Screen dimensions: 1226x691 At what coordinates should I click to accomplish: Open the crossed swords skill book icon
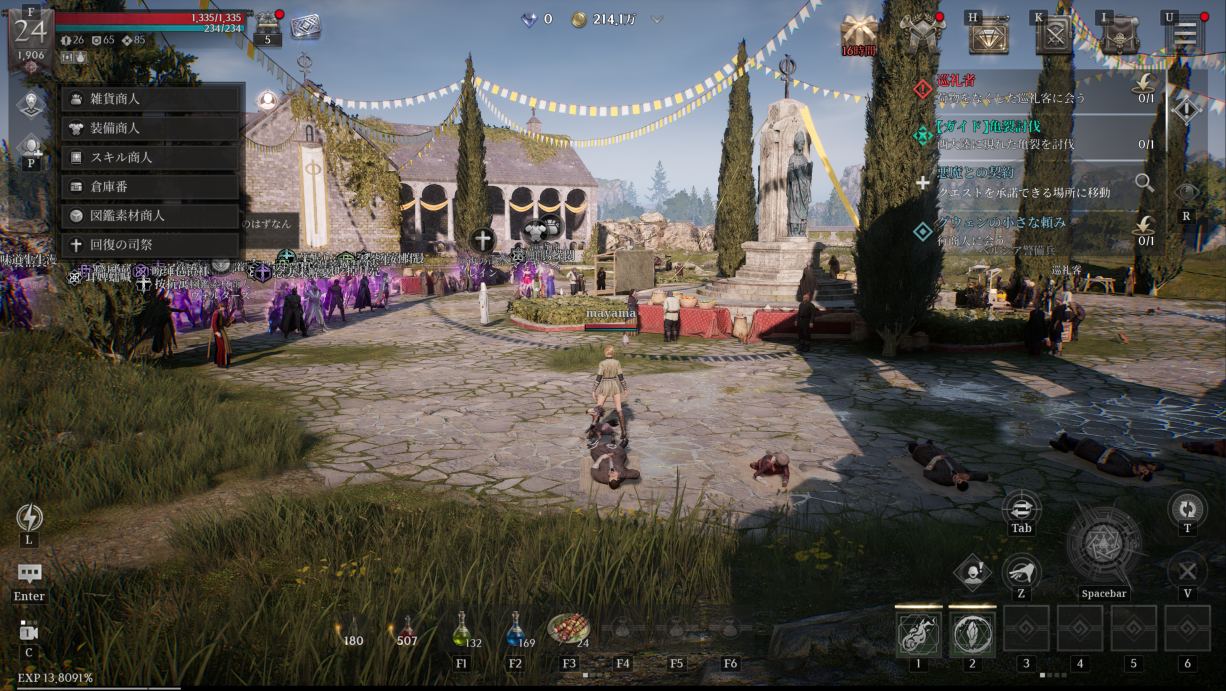coord(1053,36)
